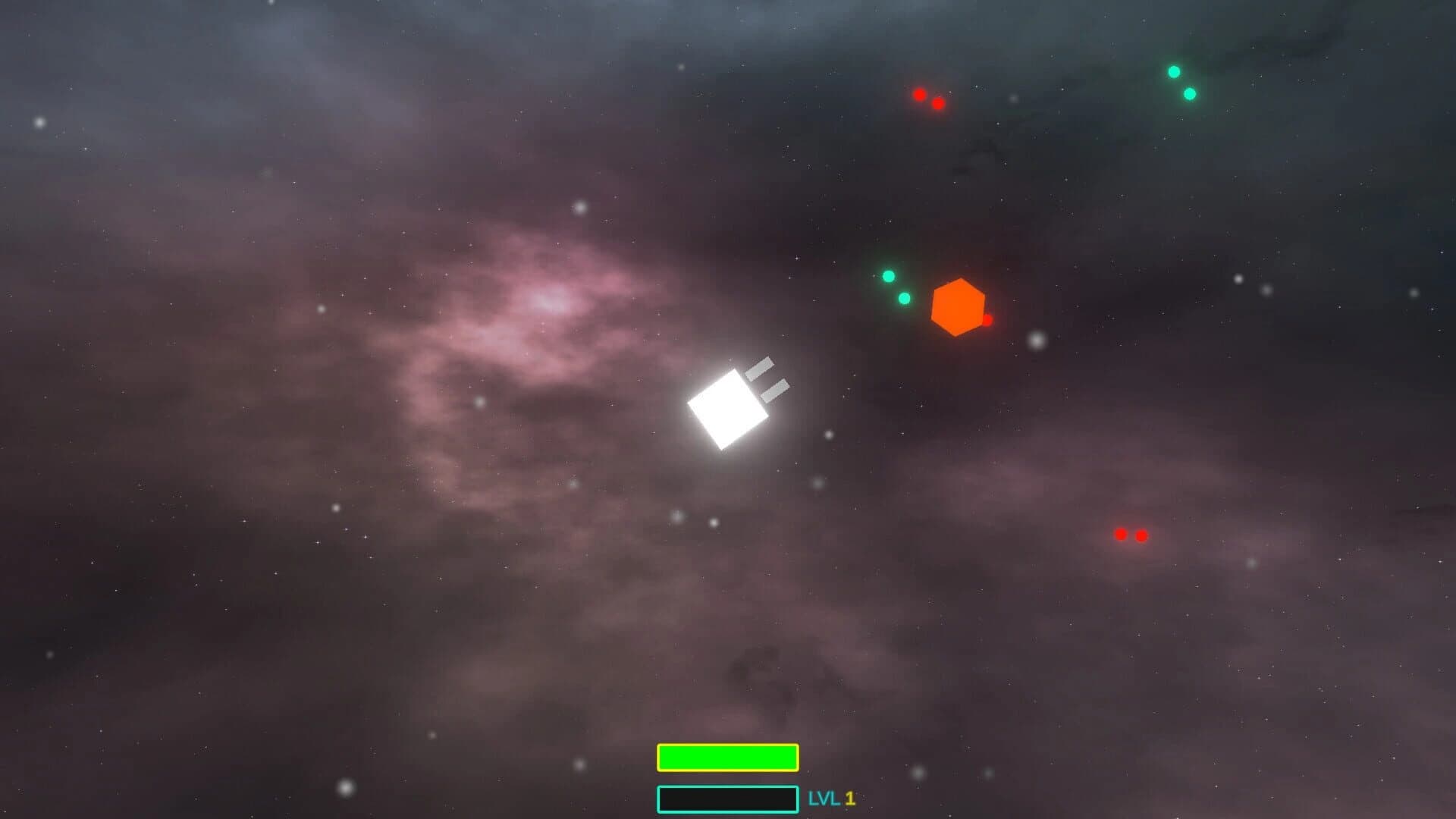Click the leftmost red projectile dot up top
The width and height of the screenshot is (1456, 819).
coord(919,95)
